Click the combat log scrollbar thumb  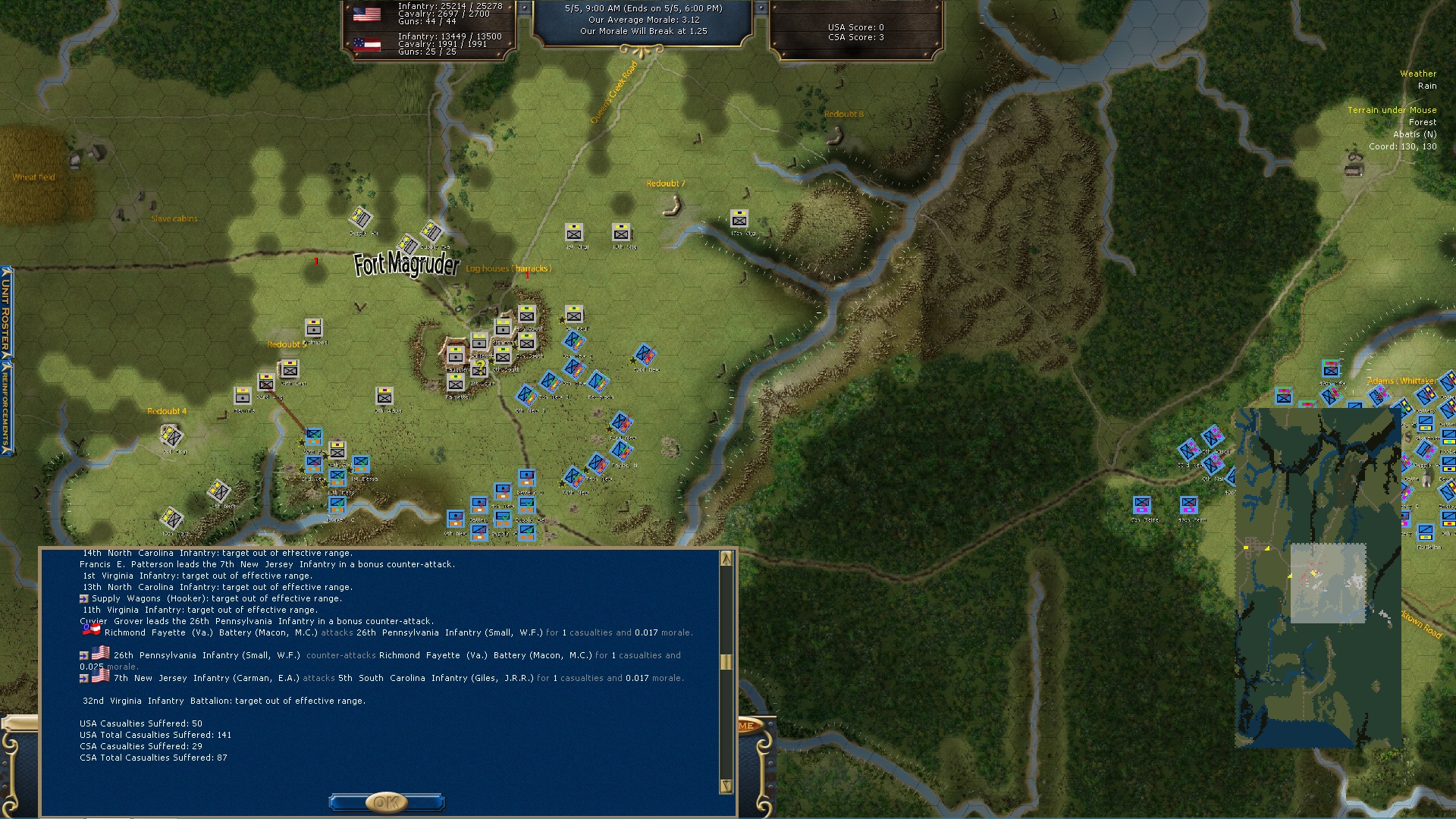point(726,662)
